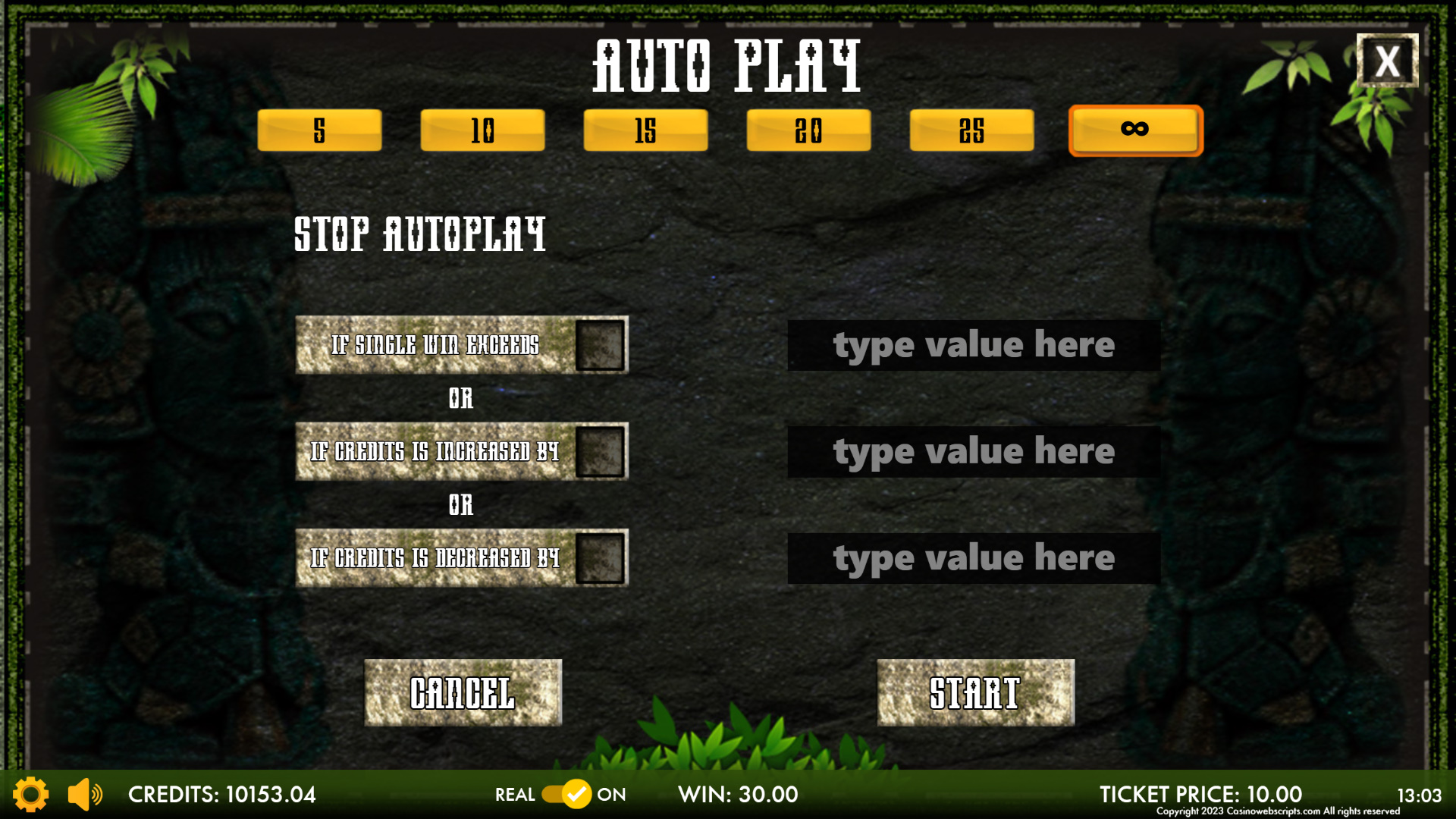Activate the credits decreased value field

pyautogui.click(x=974, y=558)
